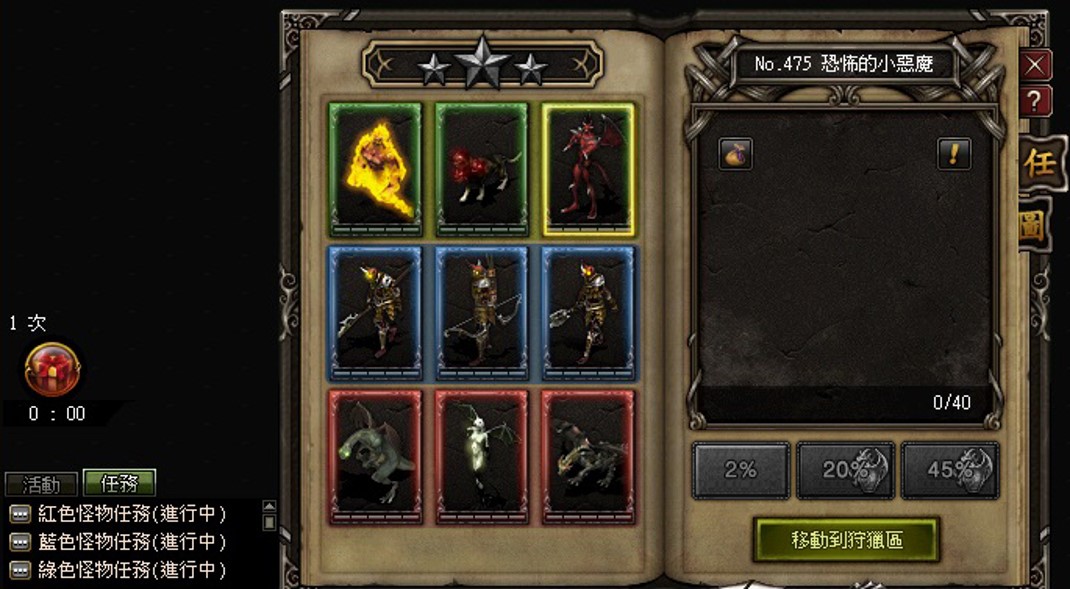Viewport: 1070px width, 589px height.
Task: Select the 20% bonus button
Action: coord(846,470)
